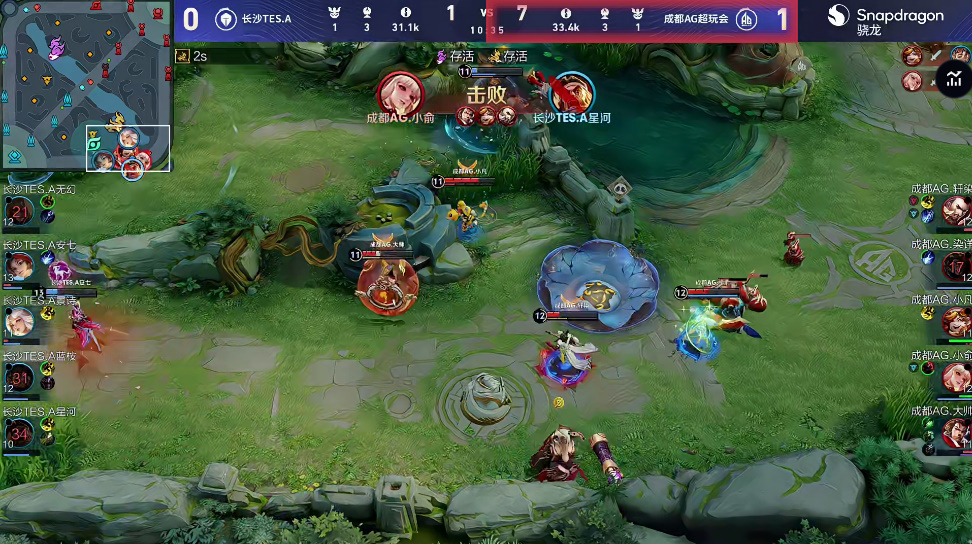Click the 成都AG超玩会 team logo
Screen dimensions: 972x544
point(746,19)
